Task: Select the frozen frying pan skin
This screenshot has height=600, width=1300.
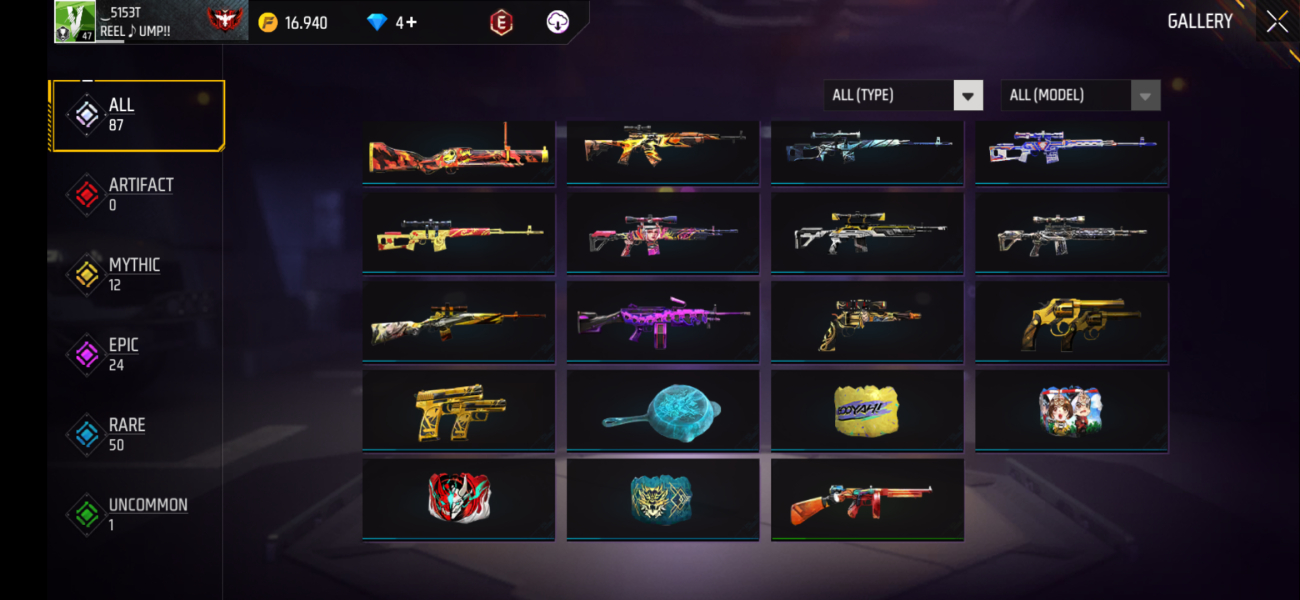Action: point(662,410)
